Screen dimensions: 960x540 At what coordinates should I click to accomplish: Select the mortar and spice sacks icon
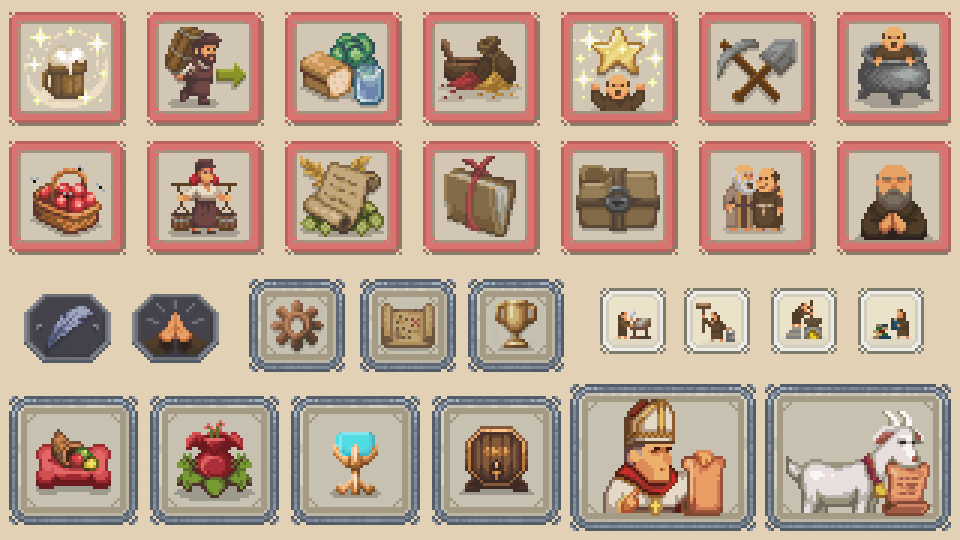481,69
